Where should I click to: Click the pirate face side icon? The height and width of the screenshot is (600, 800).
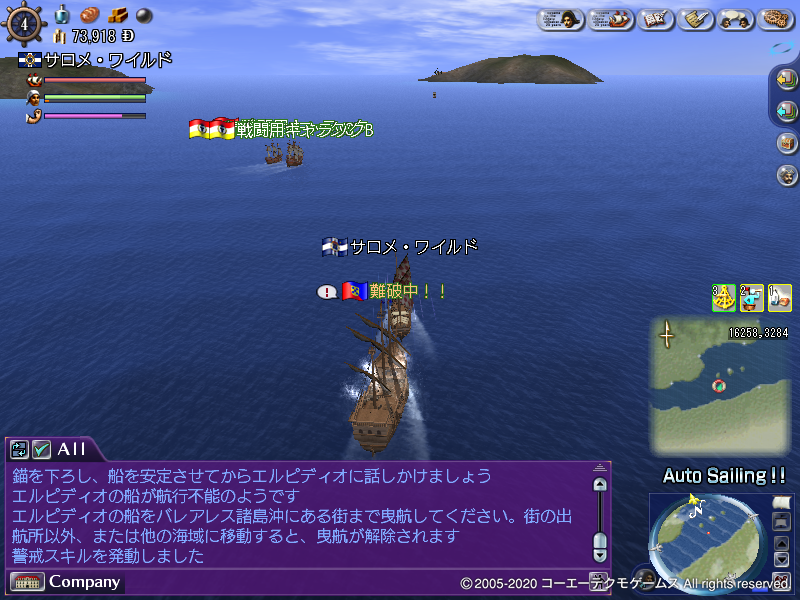coord(786,174)
